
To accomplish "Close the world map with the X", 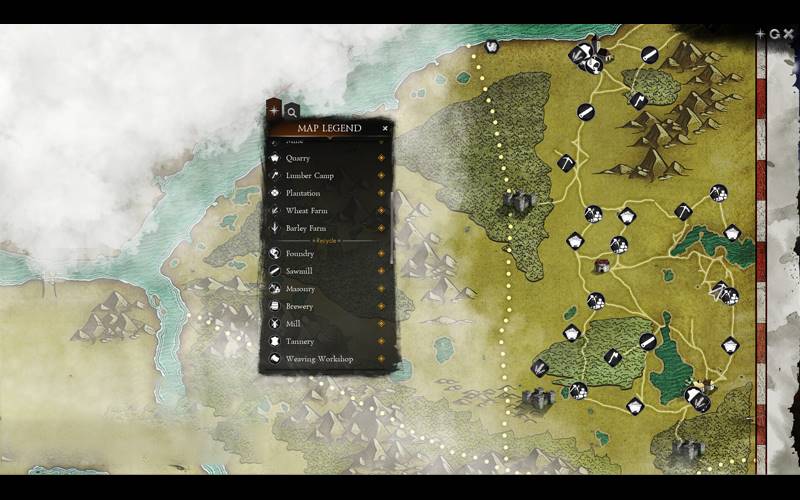I will click(789, 34).
